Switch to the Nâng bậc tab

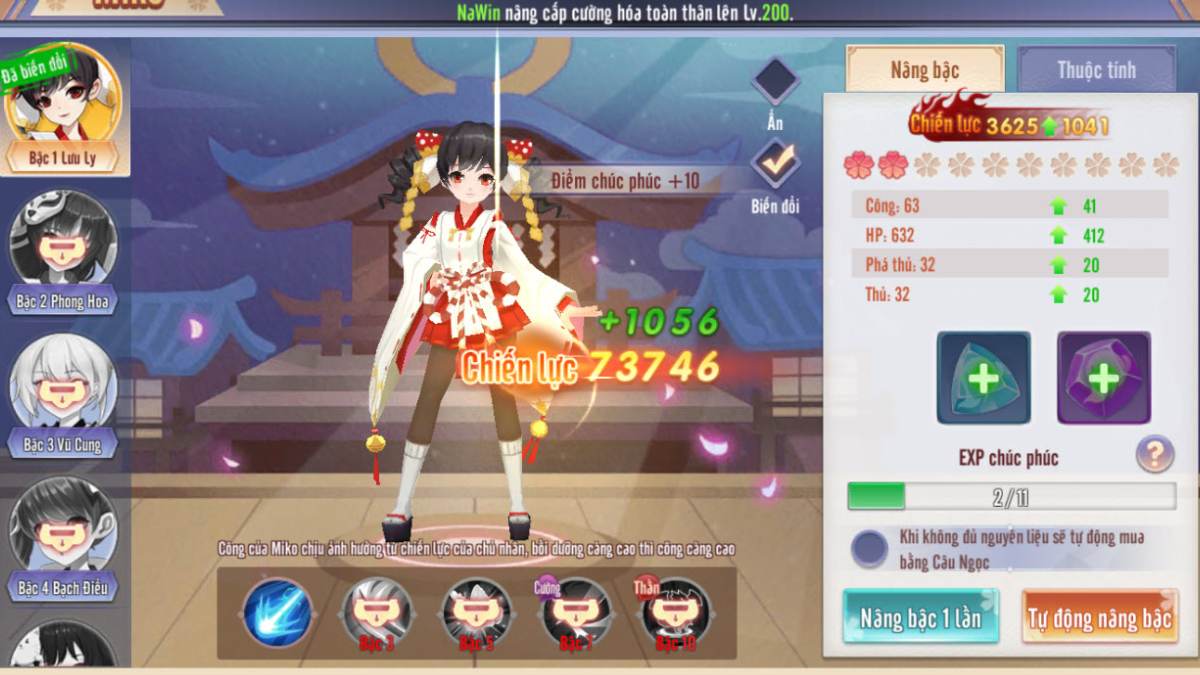924,70
